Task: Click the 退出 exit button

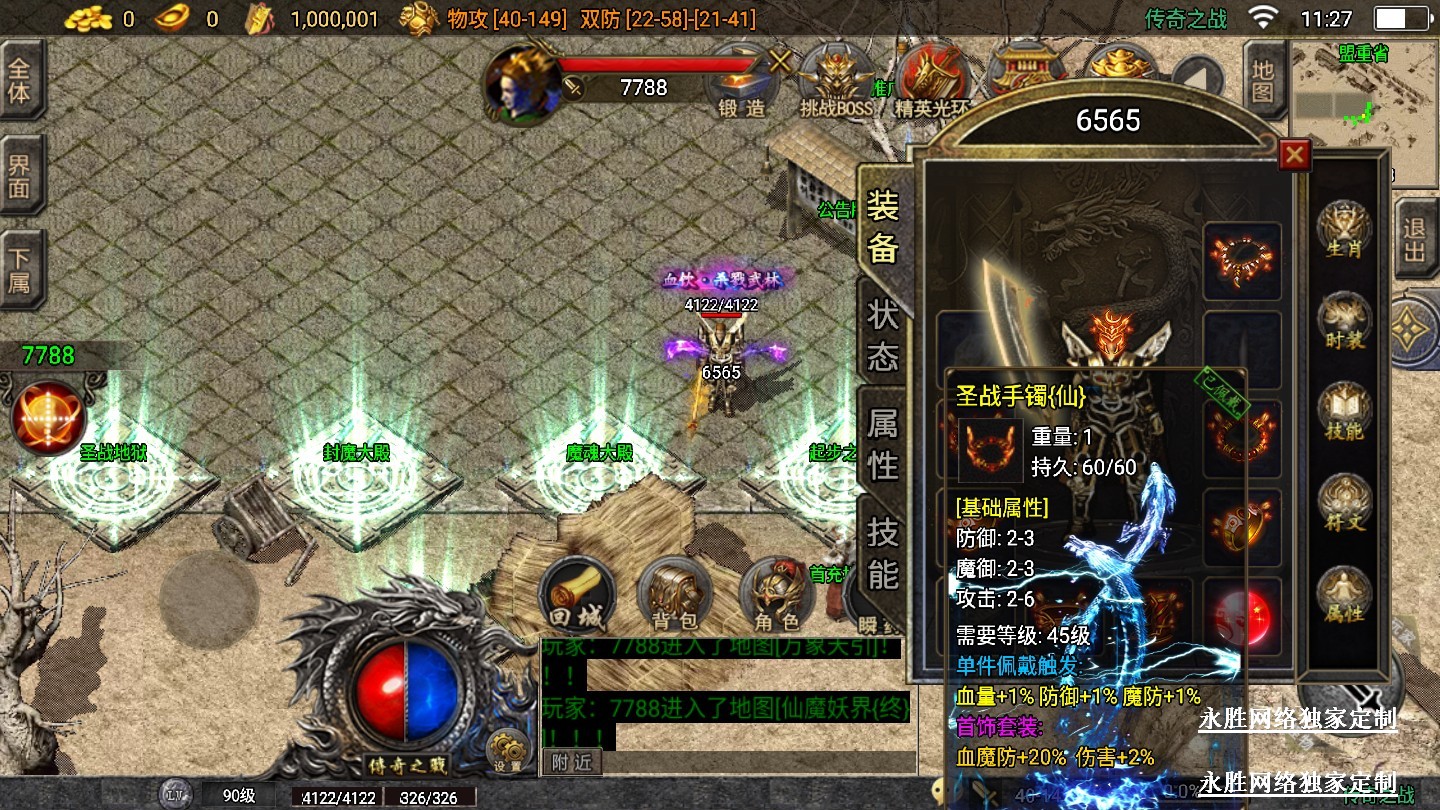Action: pyautogui.click(x=1415, y=240)
